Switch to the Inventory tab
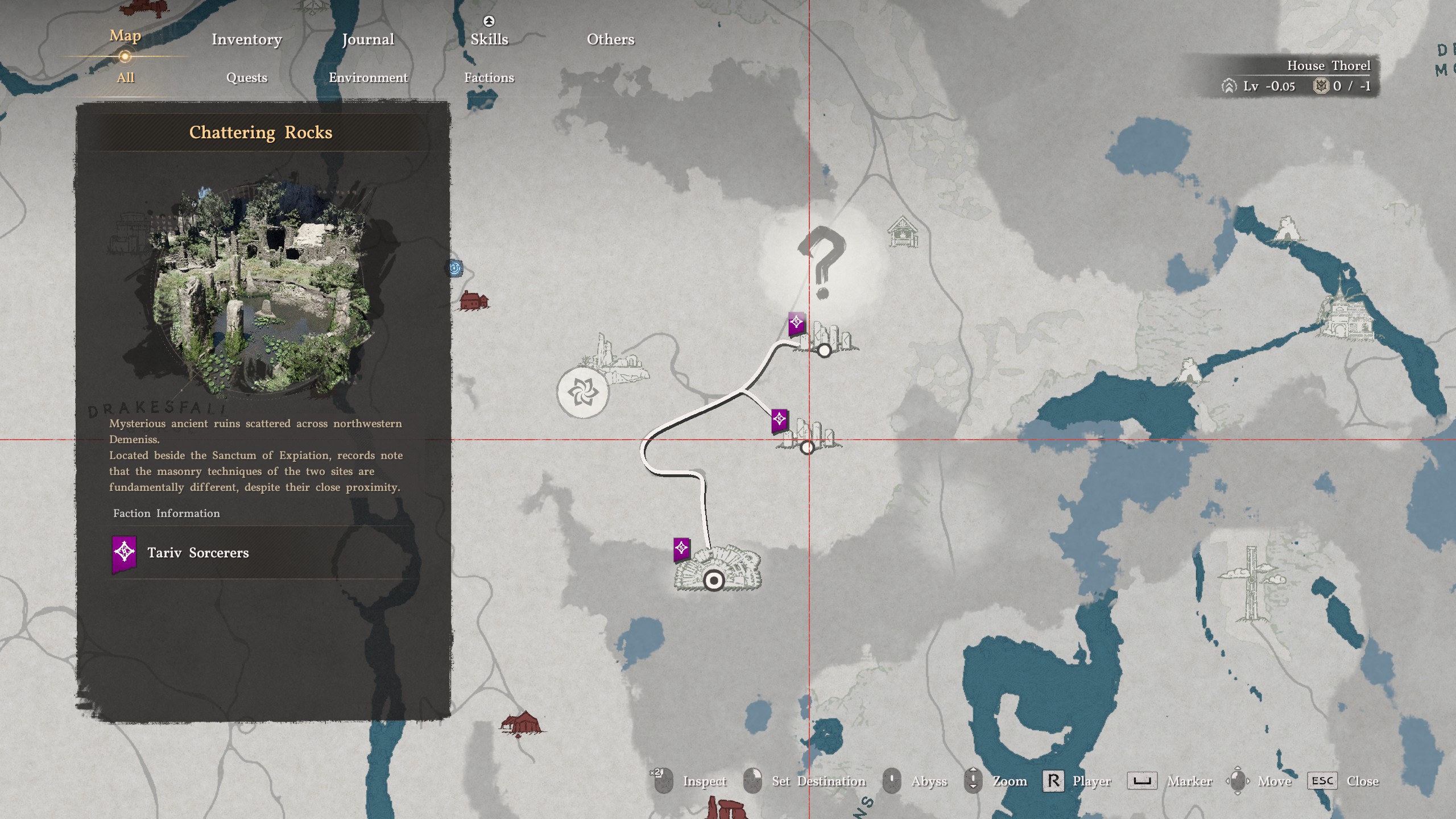Image resolution: width=1456 pixels, height=819 pixels. (247, 39)
